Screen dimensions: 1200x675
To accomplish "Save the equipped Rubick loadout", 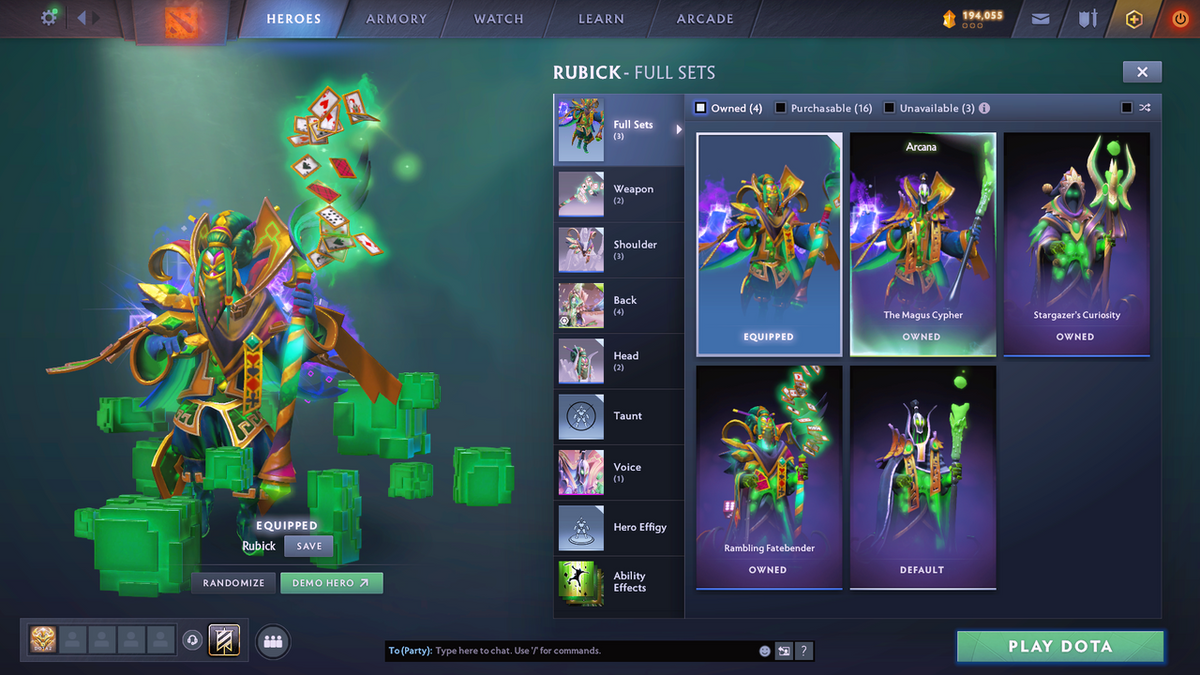I will pos(309,547).
